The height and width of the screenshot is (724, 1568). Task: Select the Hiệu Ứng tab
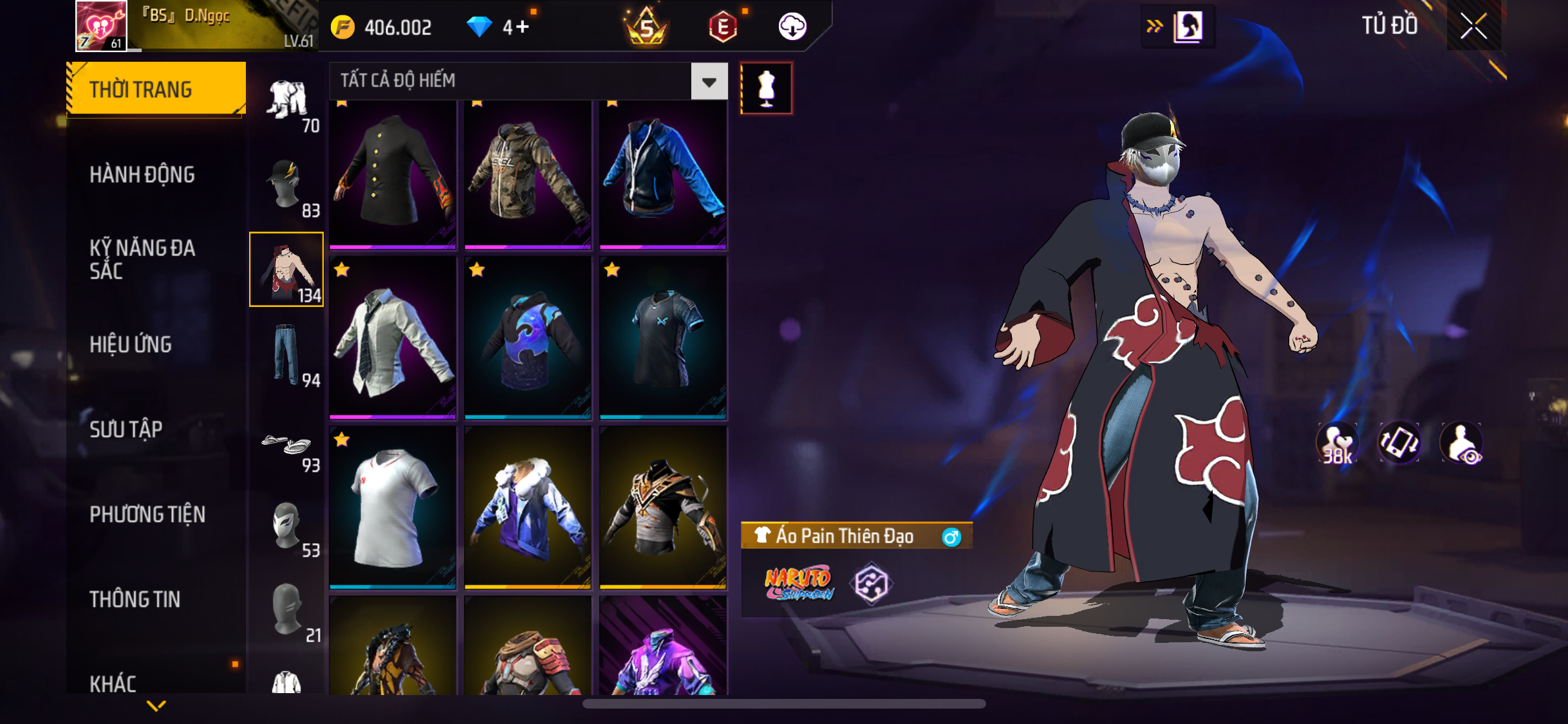pos(131,344)
